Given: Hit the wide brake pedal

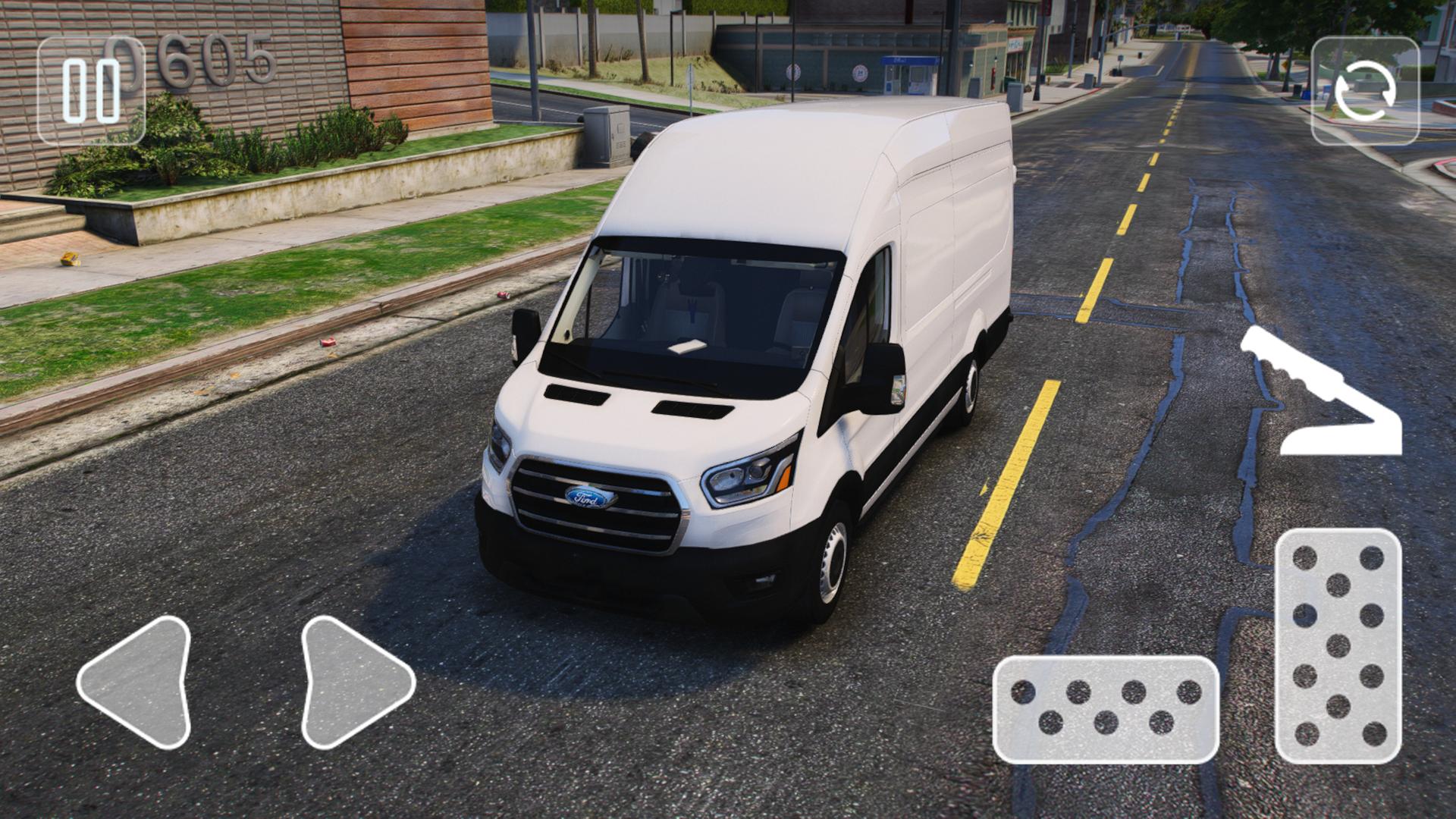Looking at the screenshot, I should pos(1106,709).
